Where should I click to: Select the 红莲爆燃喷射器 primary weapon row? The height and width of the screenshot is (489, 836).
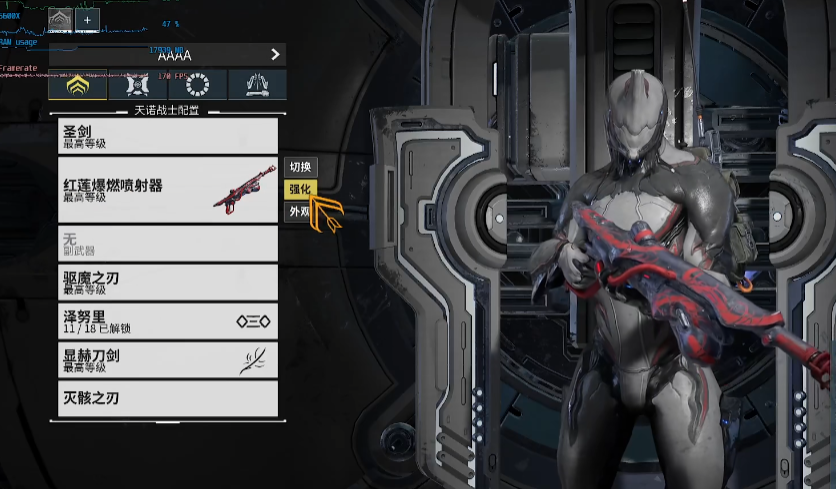coord(167,189)
